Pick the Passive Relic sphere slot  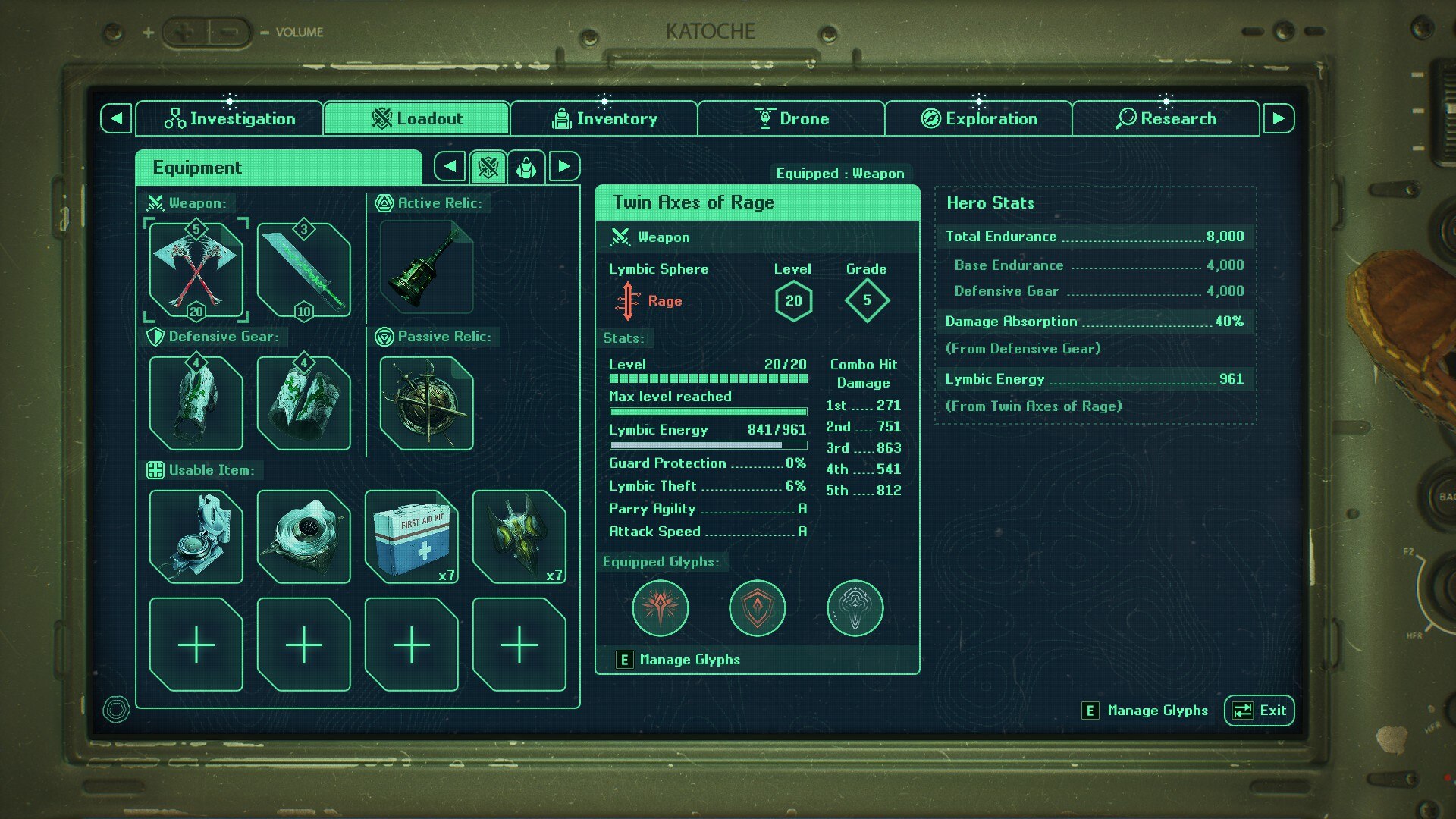pos(426,403)
